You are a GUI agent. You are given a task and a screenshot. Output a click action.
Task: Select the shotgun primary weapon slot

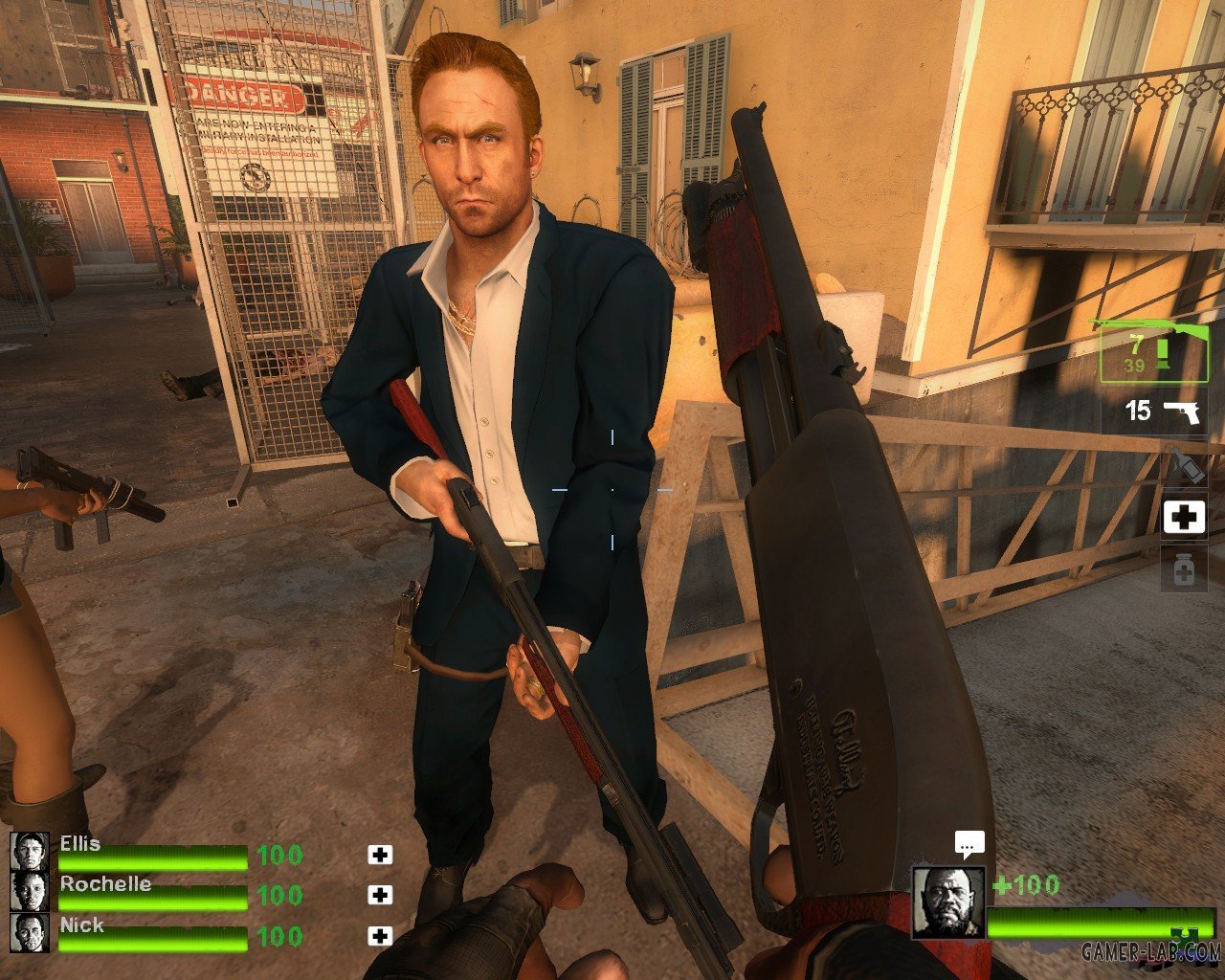pyautogui.click(x=1153, y=350)
